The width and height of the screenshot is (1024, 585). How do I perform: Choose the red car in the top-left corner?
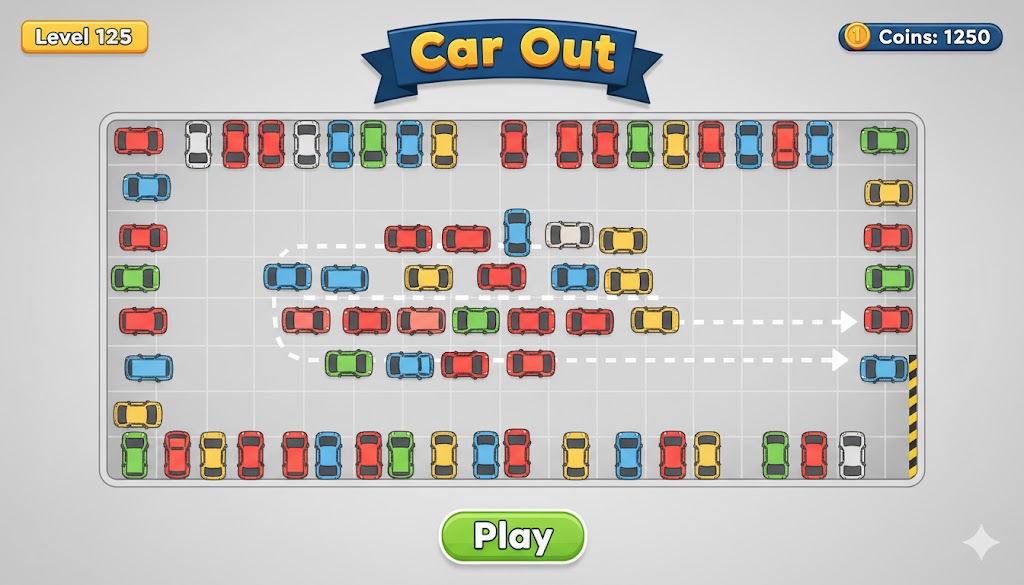coord(139,141)
